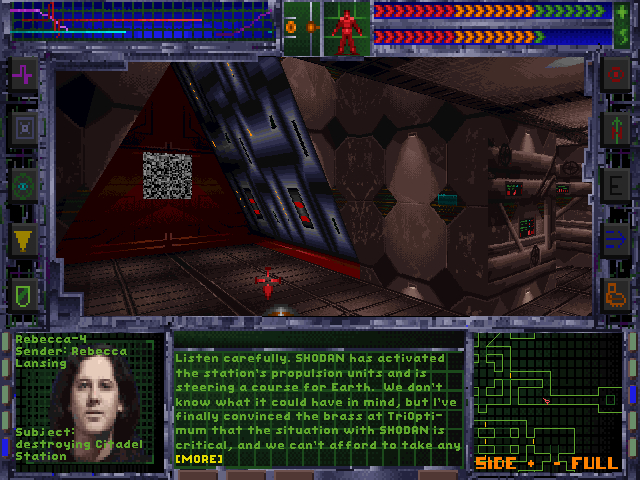Select the purple biorhythm monitor button
The height and width of the screenshot is (480, 640).
(24, 73)
